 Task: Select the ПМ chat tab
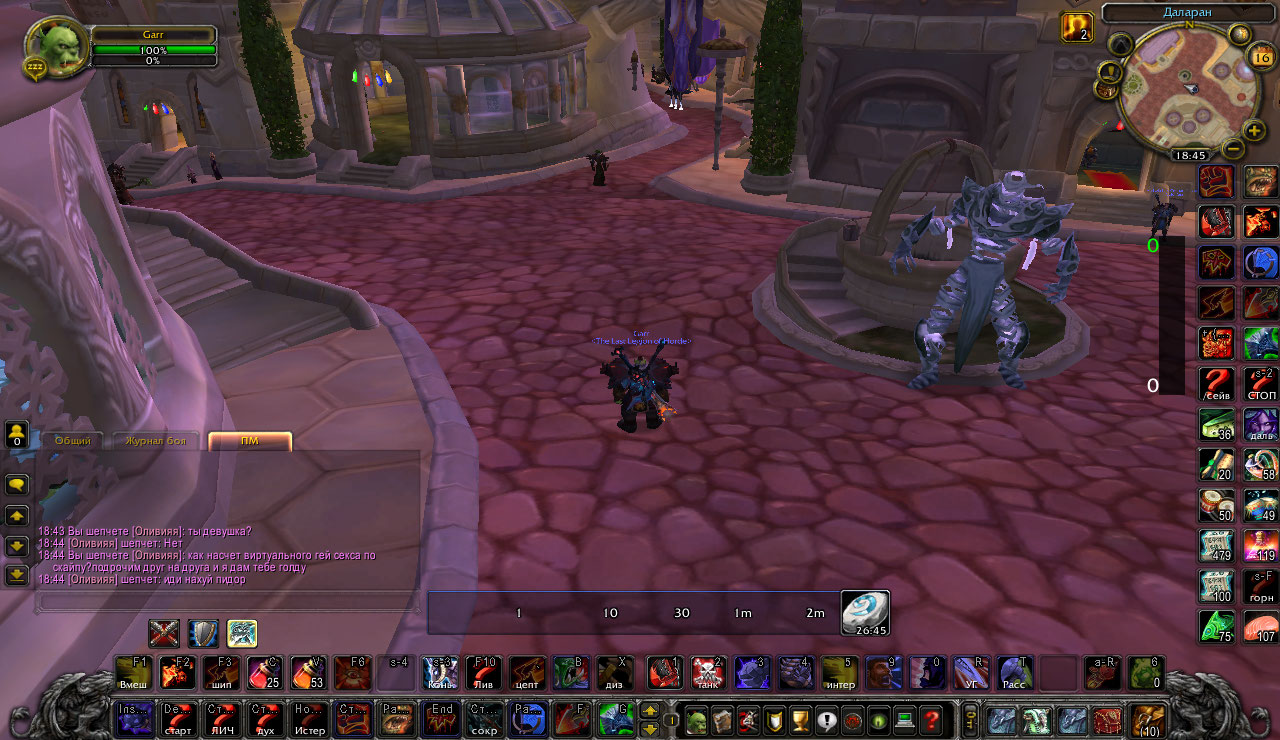point(250,441)
